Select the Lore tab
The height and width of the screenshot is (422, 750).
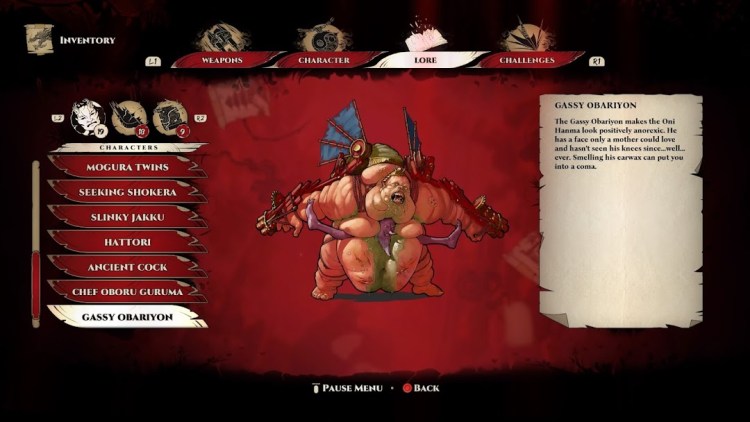click(x=426, y=60)
